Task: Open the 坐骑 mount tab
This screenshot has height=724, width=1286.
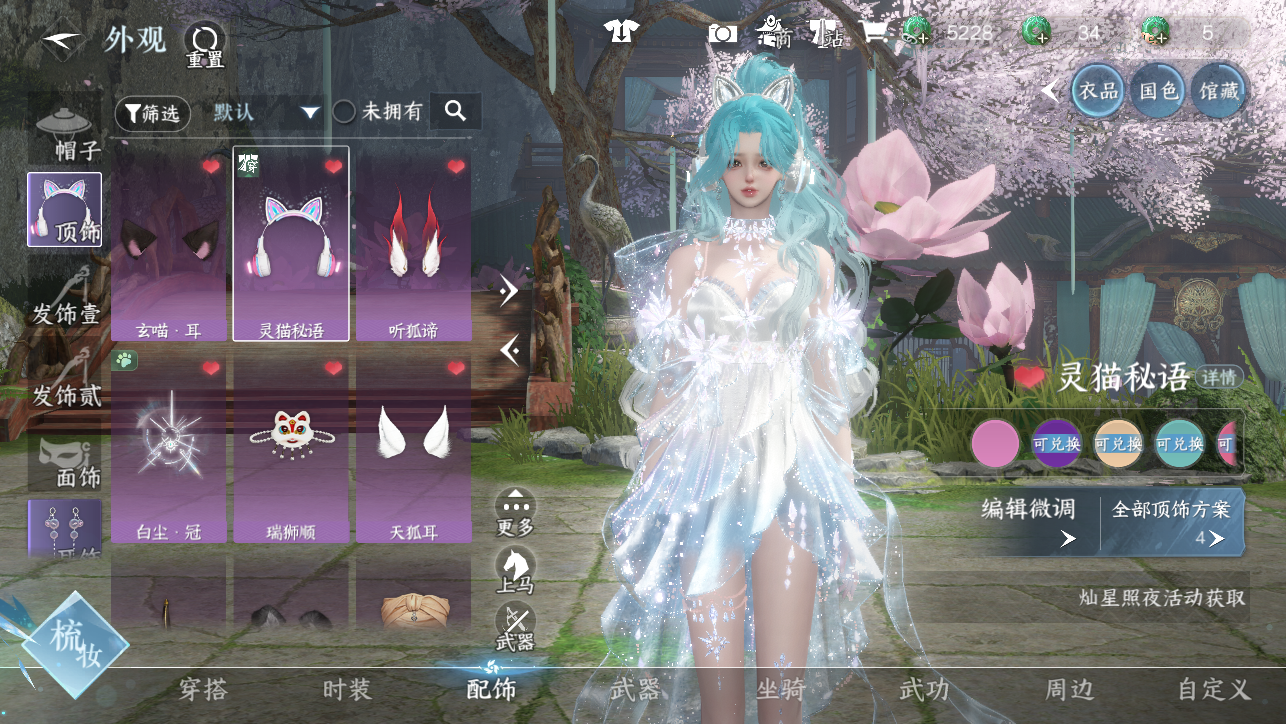Action: [780, 689]
